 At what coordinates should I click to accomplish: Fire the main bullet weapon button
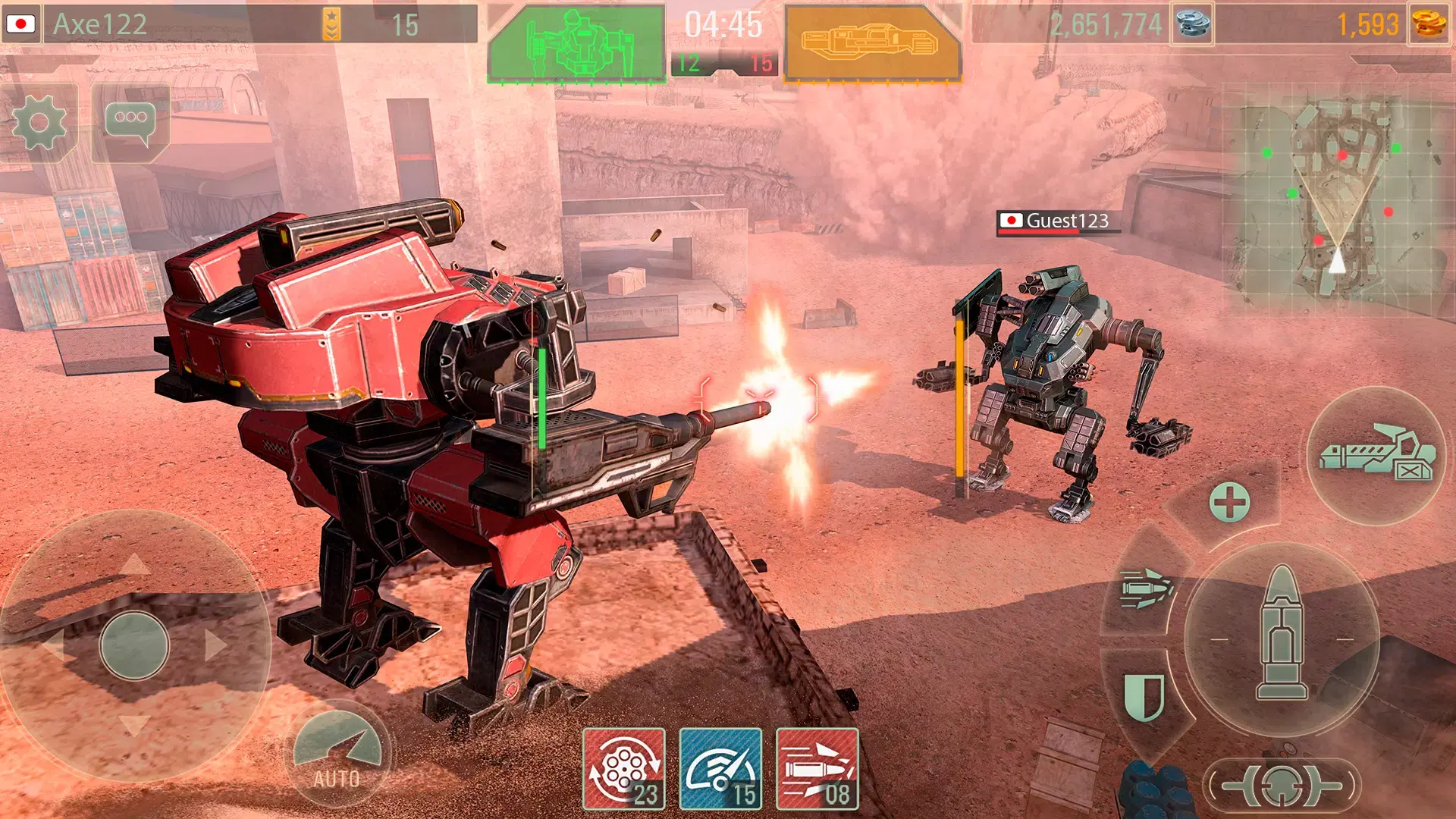tap(1282, 635)
